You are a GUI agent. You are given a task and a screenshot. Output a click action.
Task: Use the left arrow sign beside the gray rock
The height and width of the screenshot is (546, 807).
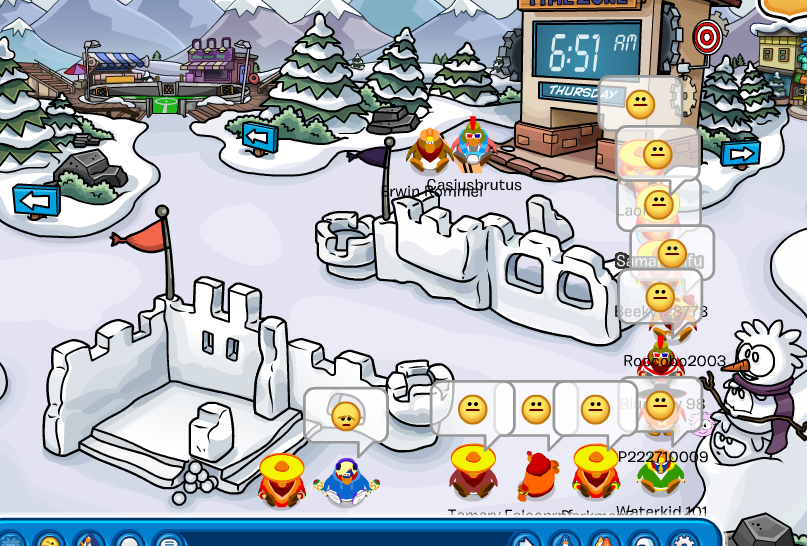[x=36, y=200]
